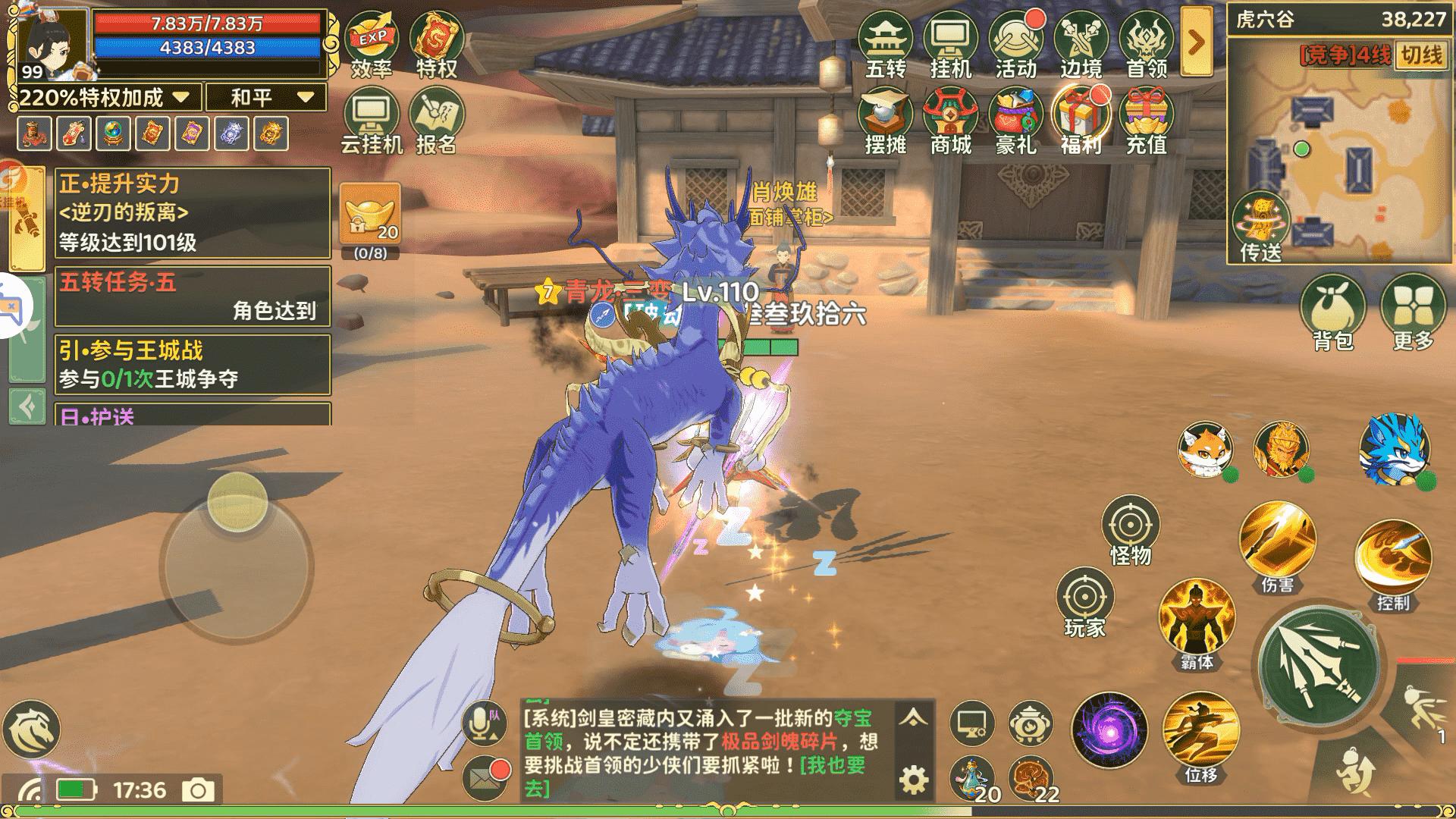Image resolution: width=1456 pixels, height=819 pixels.
Task: Open the 充值 recharge screen
Action: tap(1146, 120)
